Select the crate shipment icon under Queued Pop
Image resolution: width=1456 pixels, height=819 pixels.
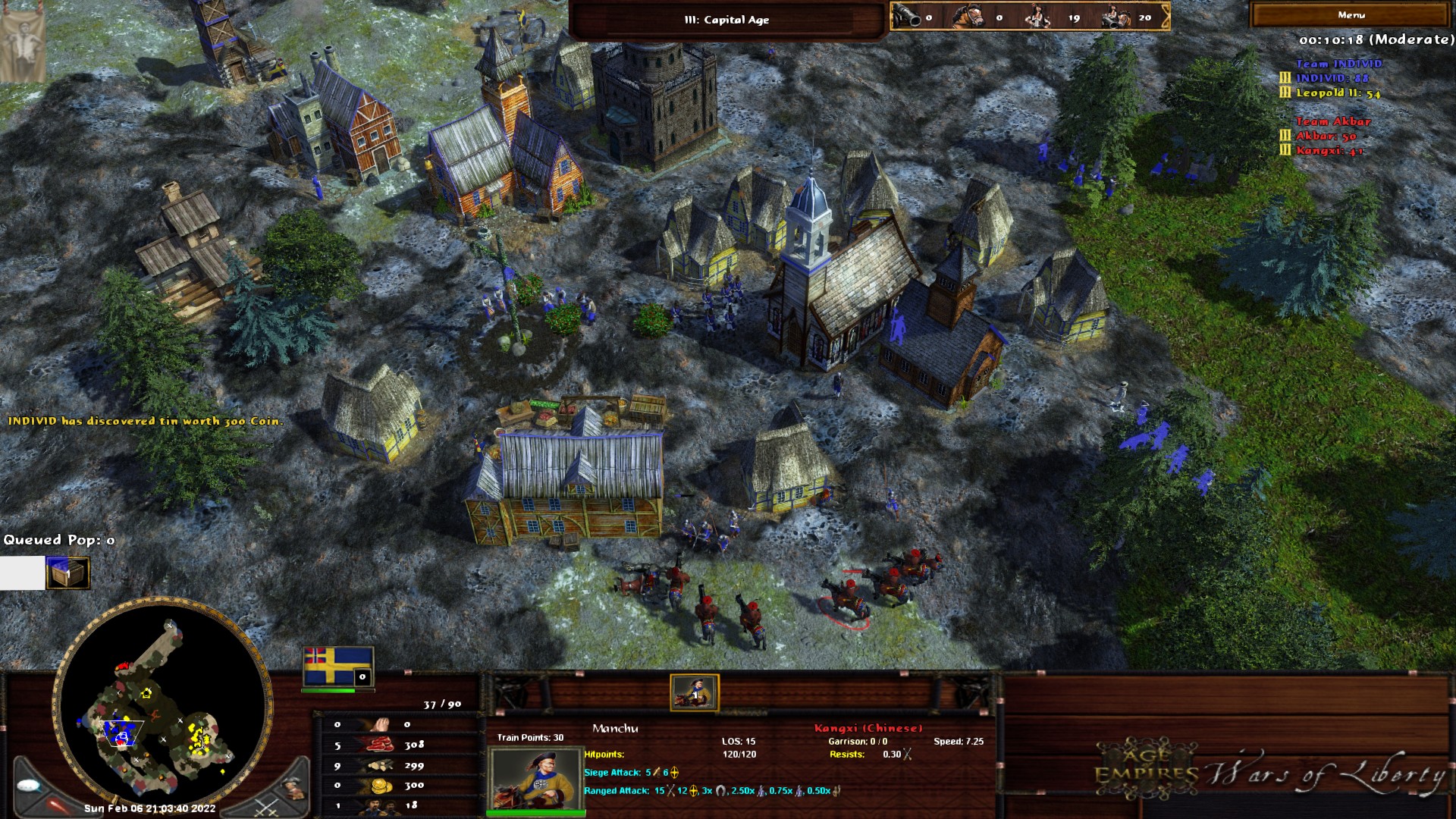pos(67,573)
